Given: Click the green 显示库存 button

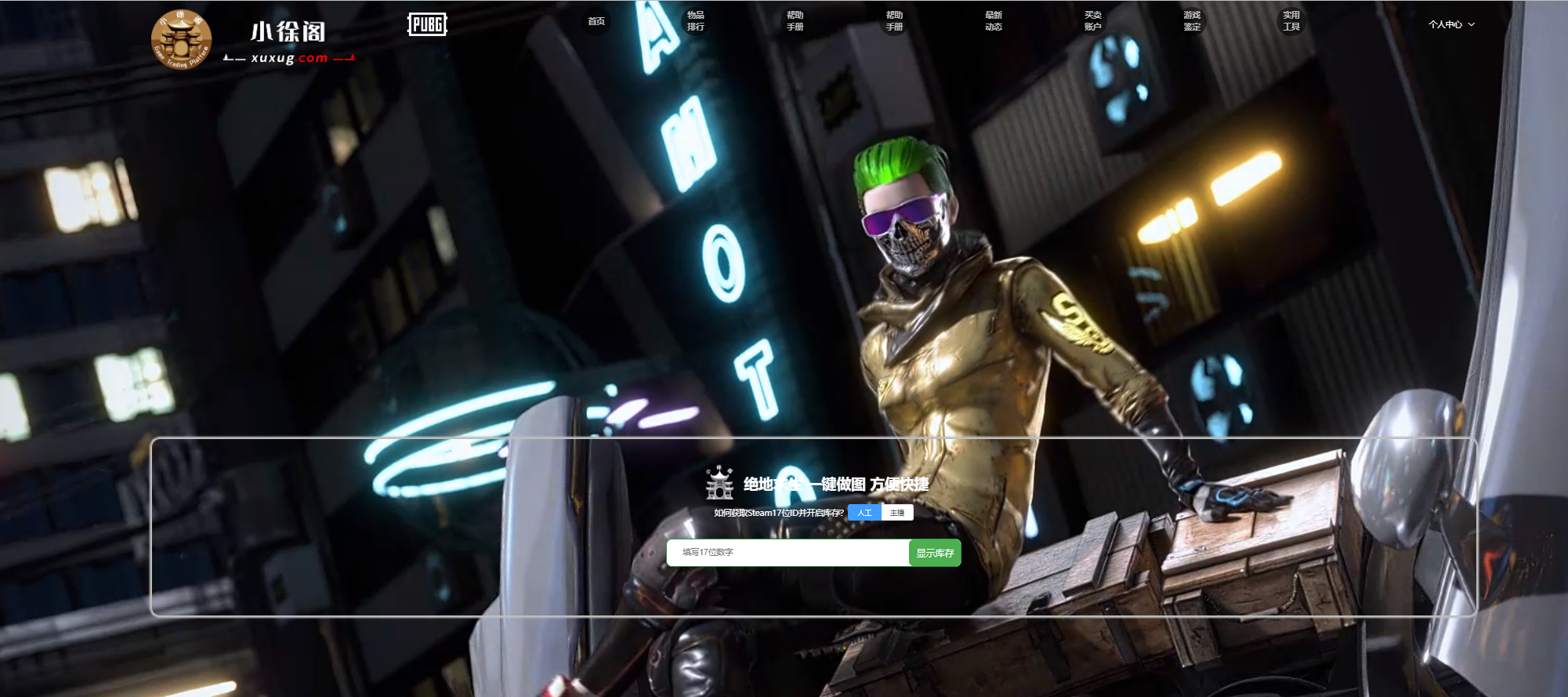Looking at the screenshot, I should click(x=935, y=553).
